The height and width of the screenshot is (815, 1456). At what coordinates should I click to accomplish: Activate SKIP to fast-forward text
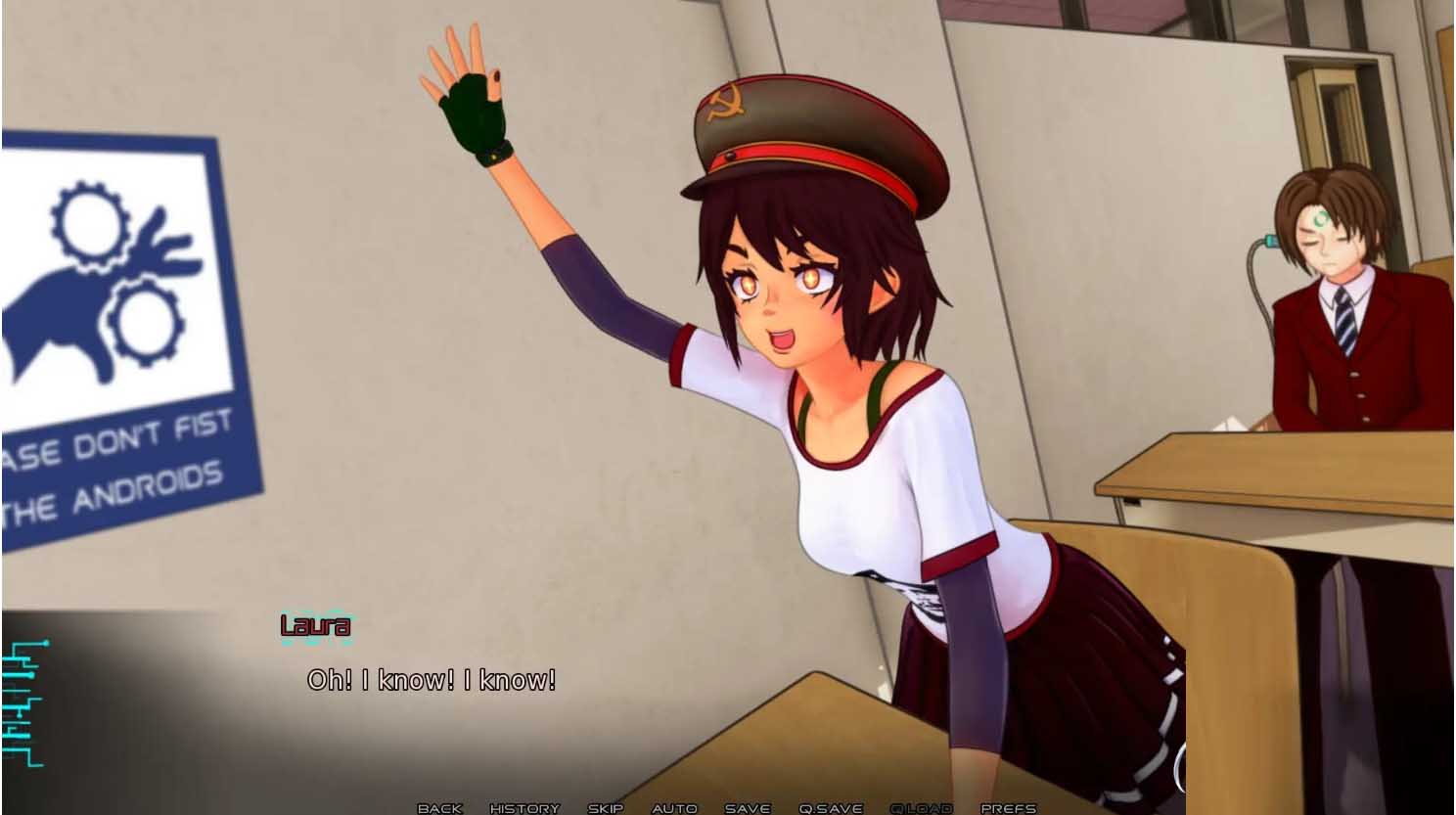tap(605, 808)
